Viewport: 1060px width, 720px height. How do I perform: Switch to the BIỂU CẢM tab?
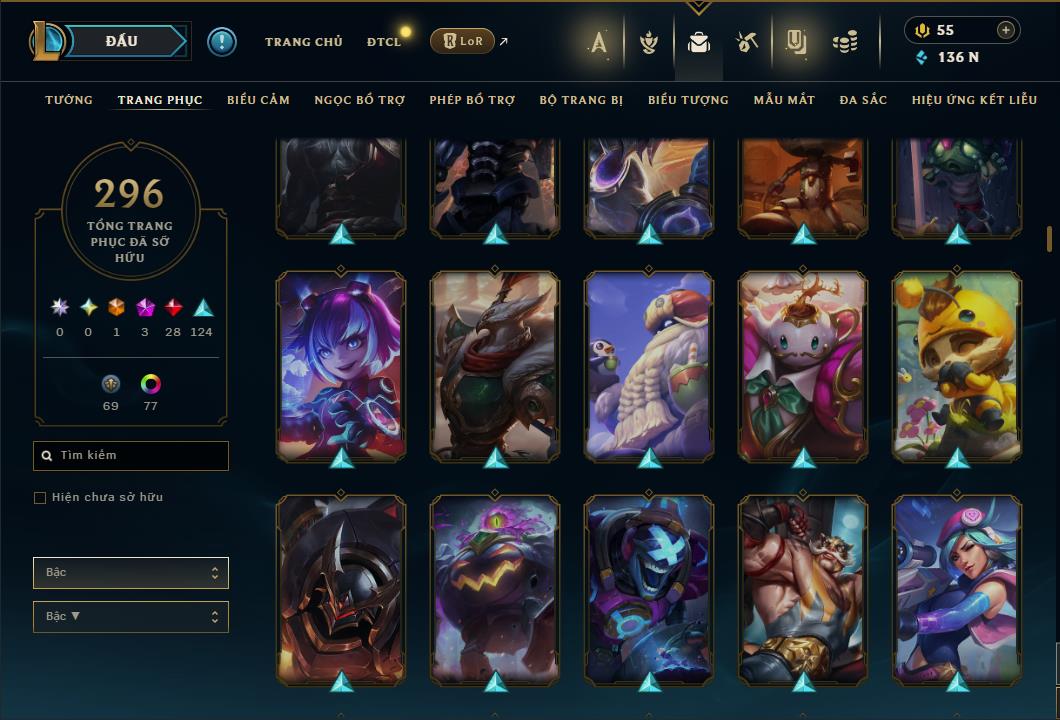tap(258, 100)
